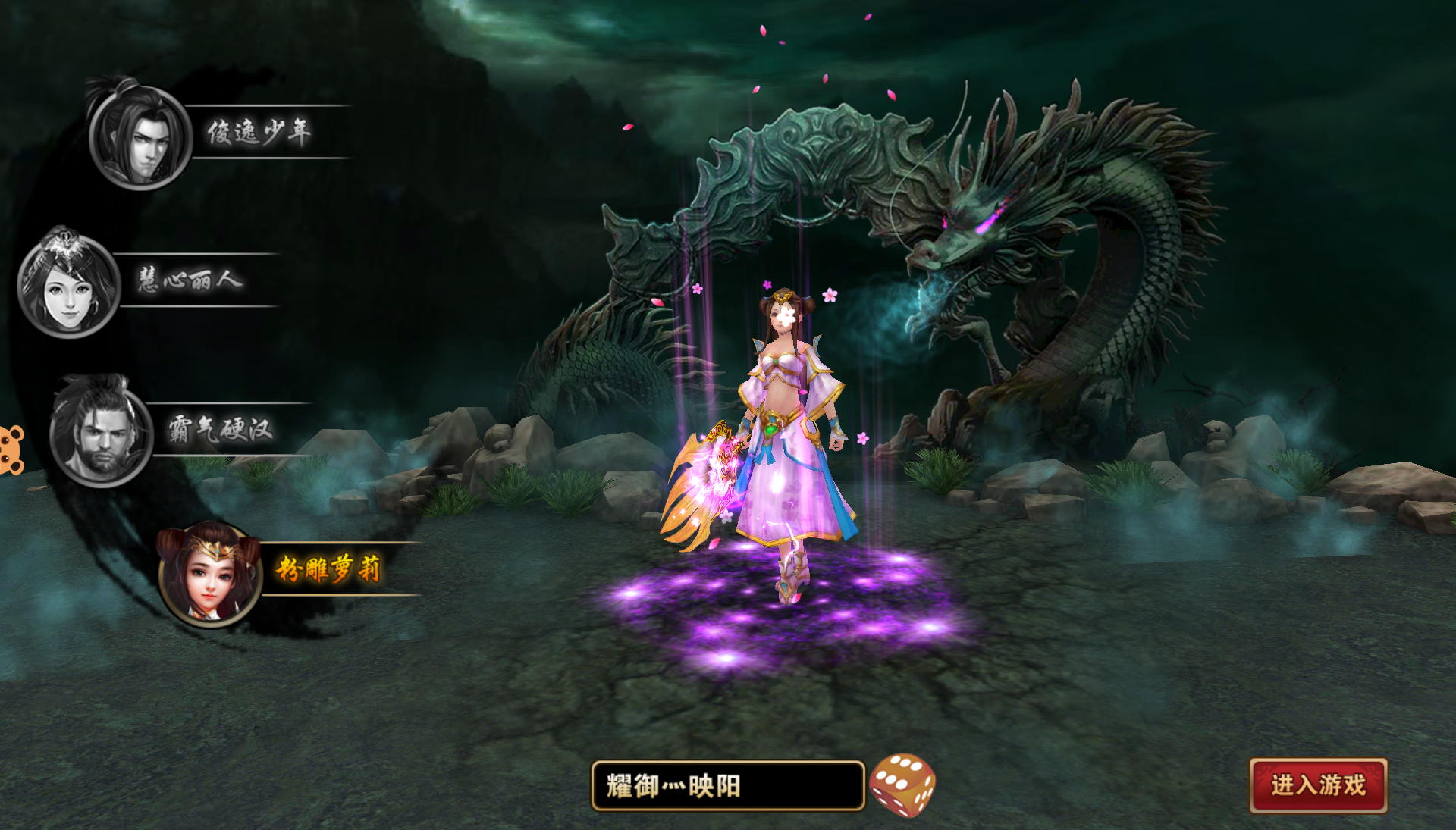Roll the dice for a random name
1456x830 pixels.
point(902,785)
